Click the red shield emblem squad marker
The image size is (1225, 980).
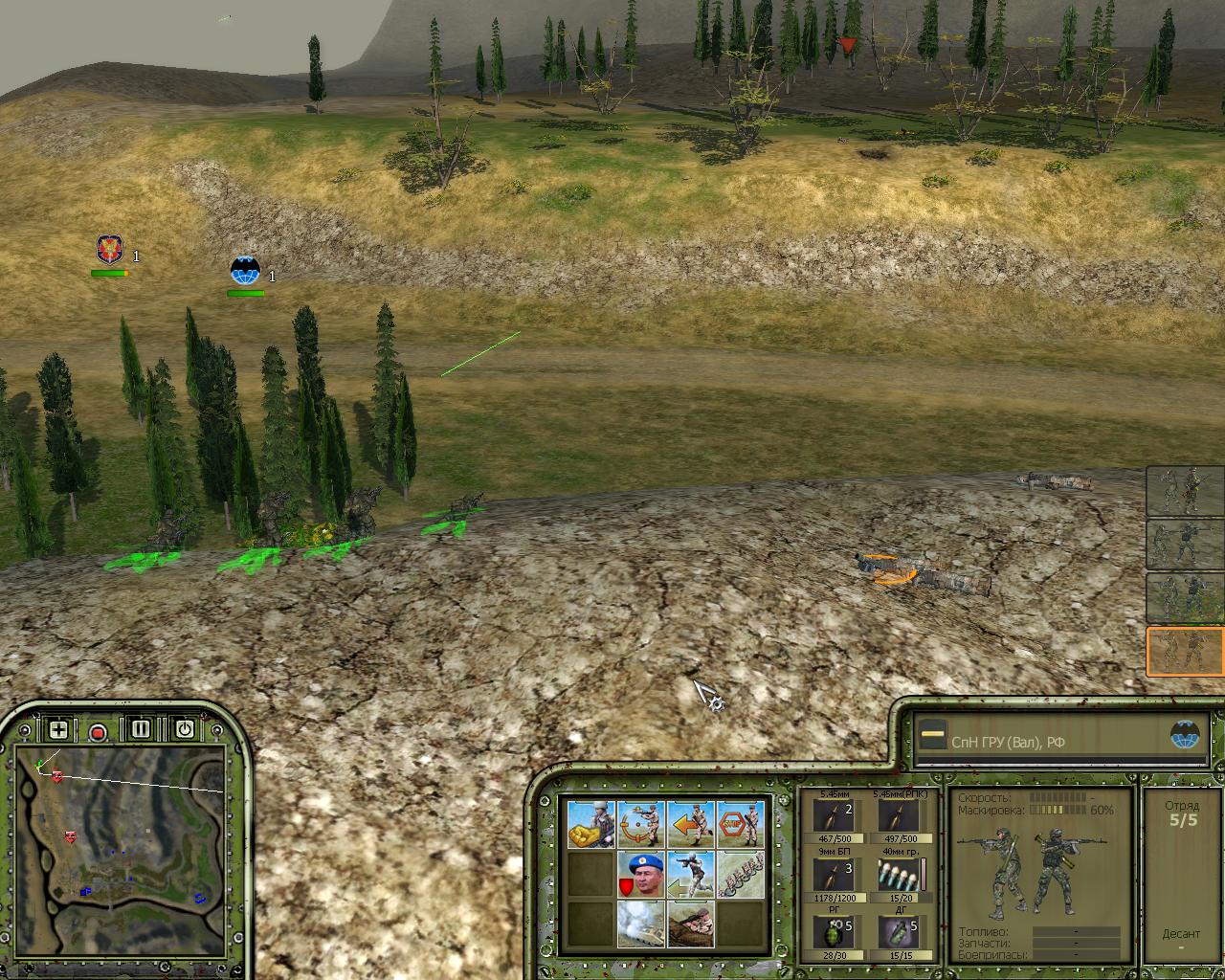(110, 251)
